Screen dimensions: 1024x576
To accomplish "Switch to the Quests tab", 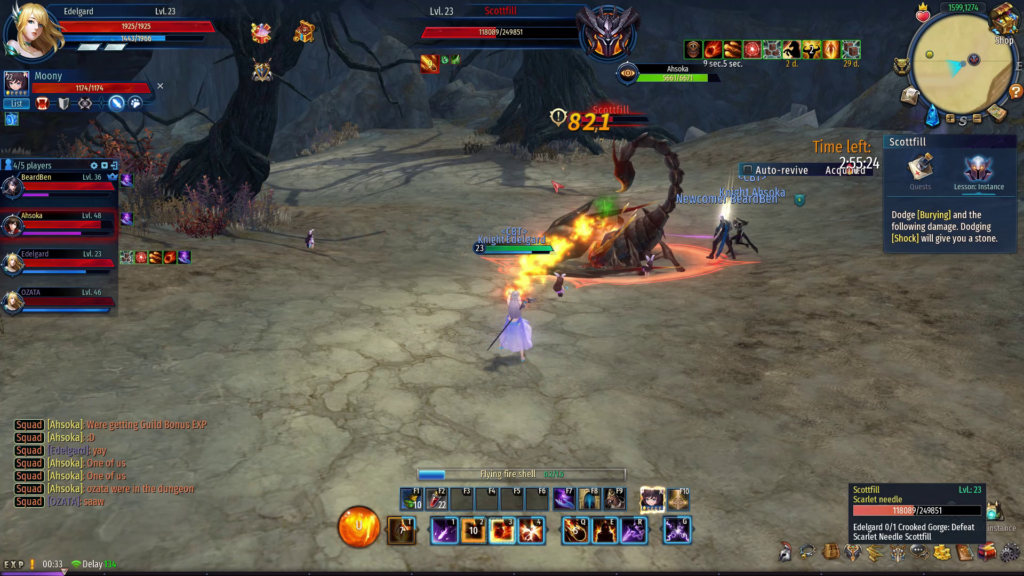I will 920,171.
